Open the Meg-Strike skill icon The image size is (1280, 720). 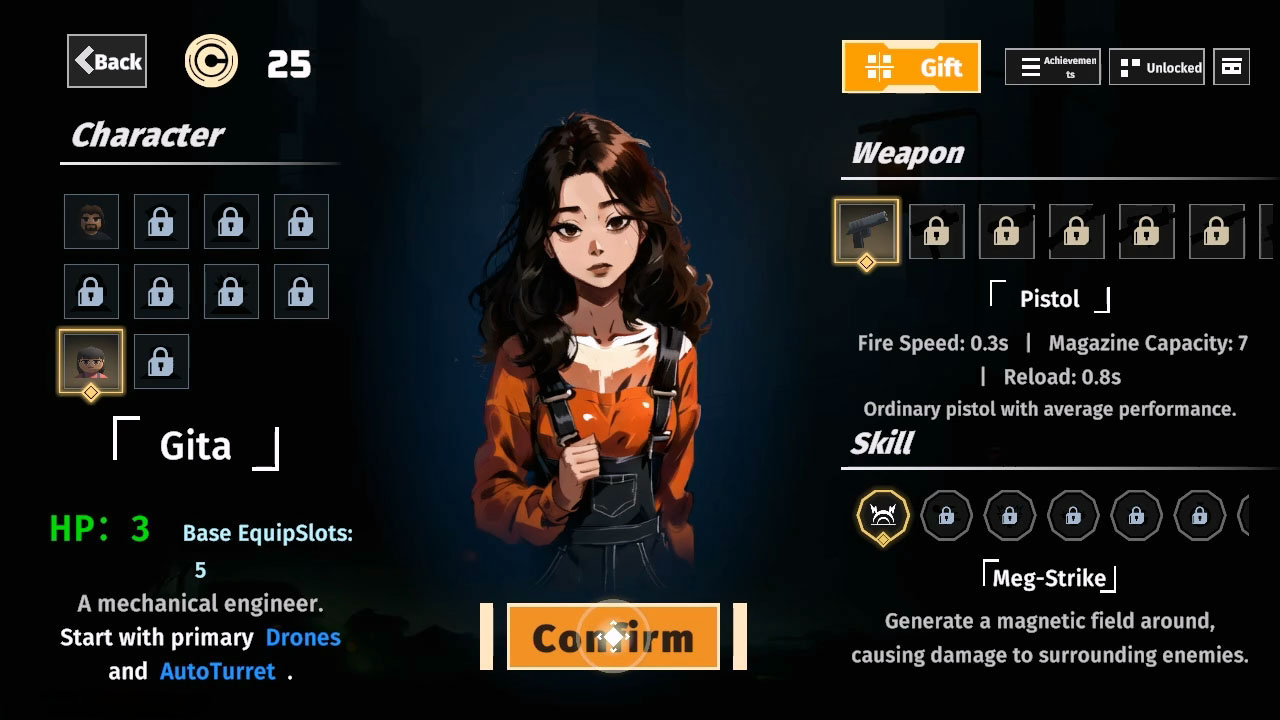point(880,516)
